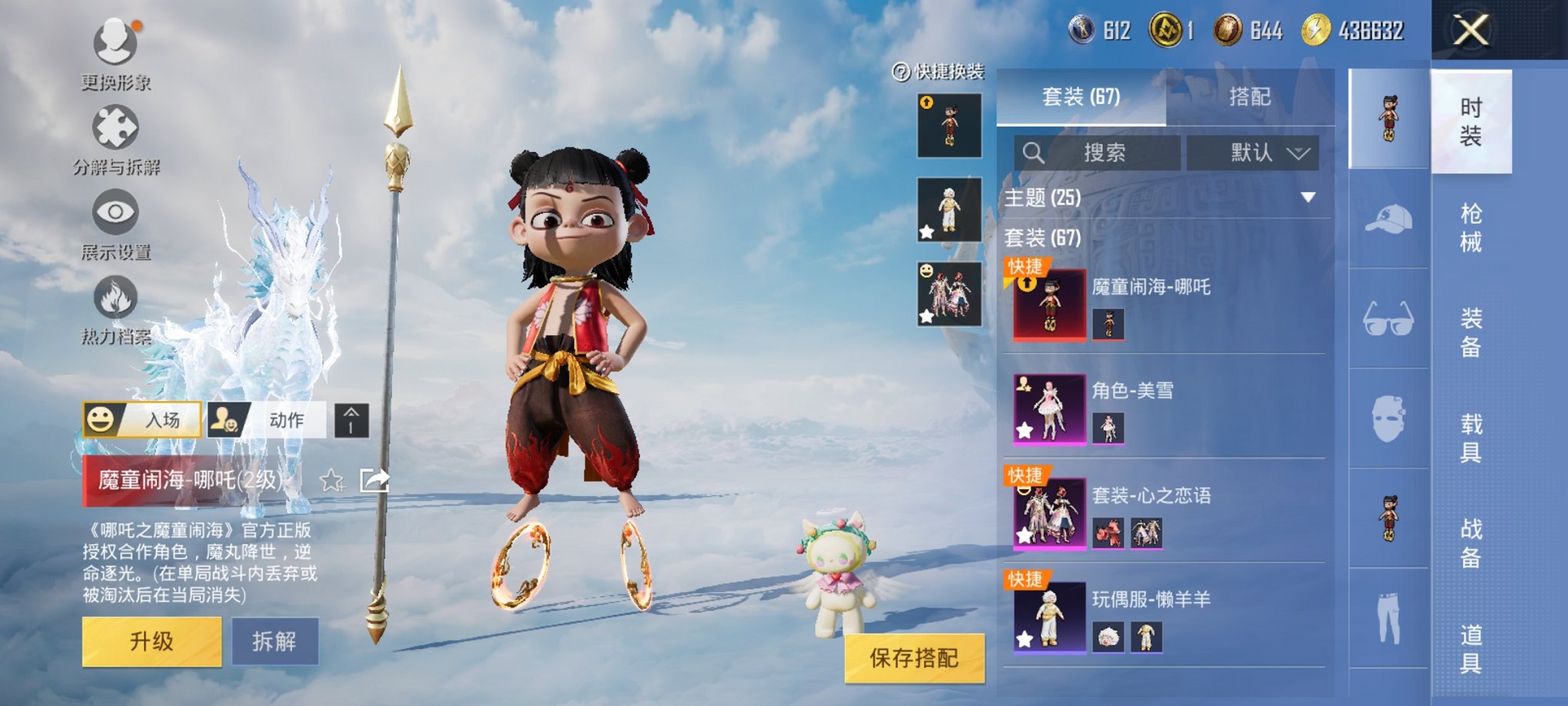The height and width of the screenshot is (706, 1568).
Task: Open the 枪械 weapons category
Action: point(1470,228)
